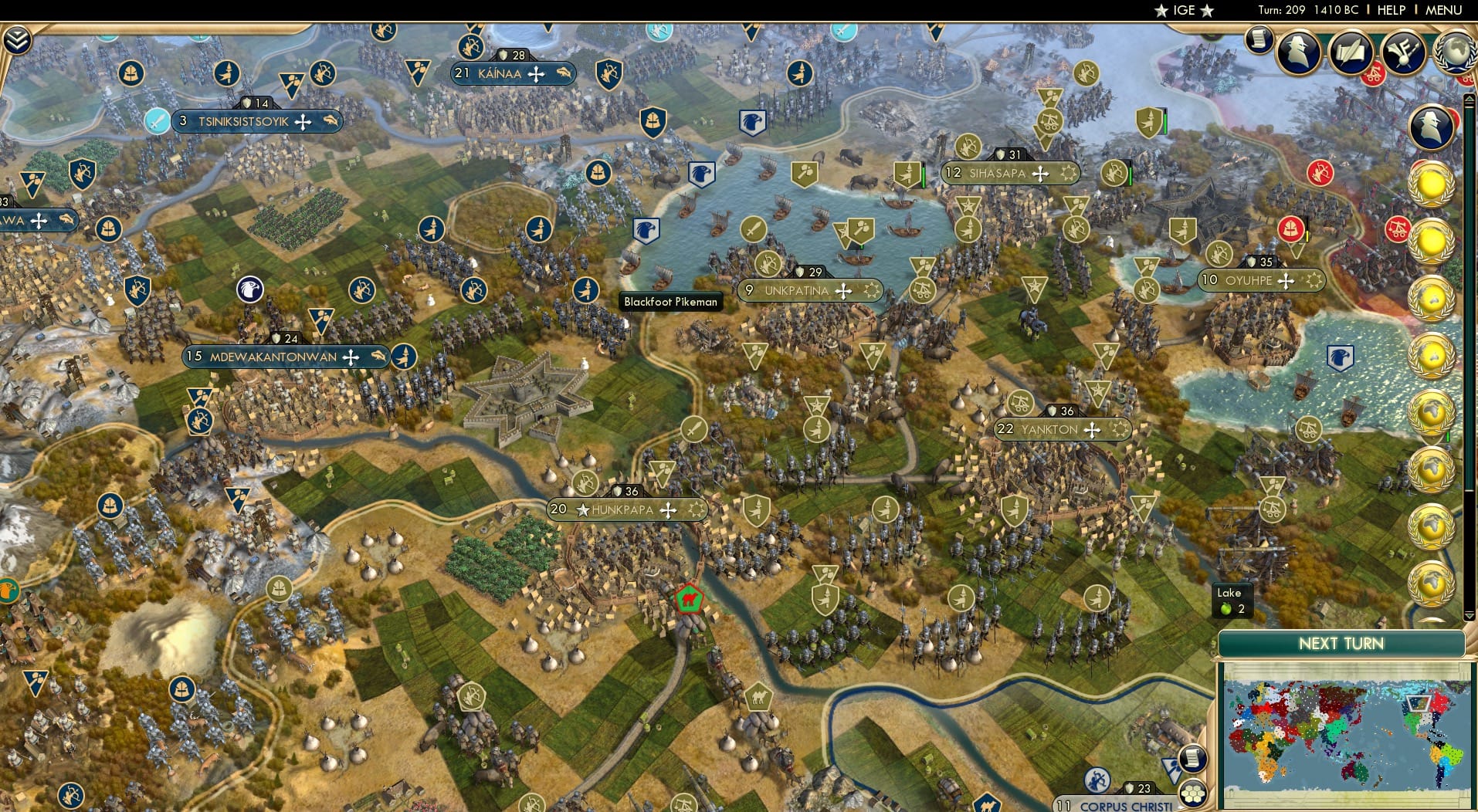Open the HELP screen
Viewport: 1478px width, 812px height.
(x=1391, y=10)
